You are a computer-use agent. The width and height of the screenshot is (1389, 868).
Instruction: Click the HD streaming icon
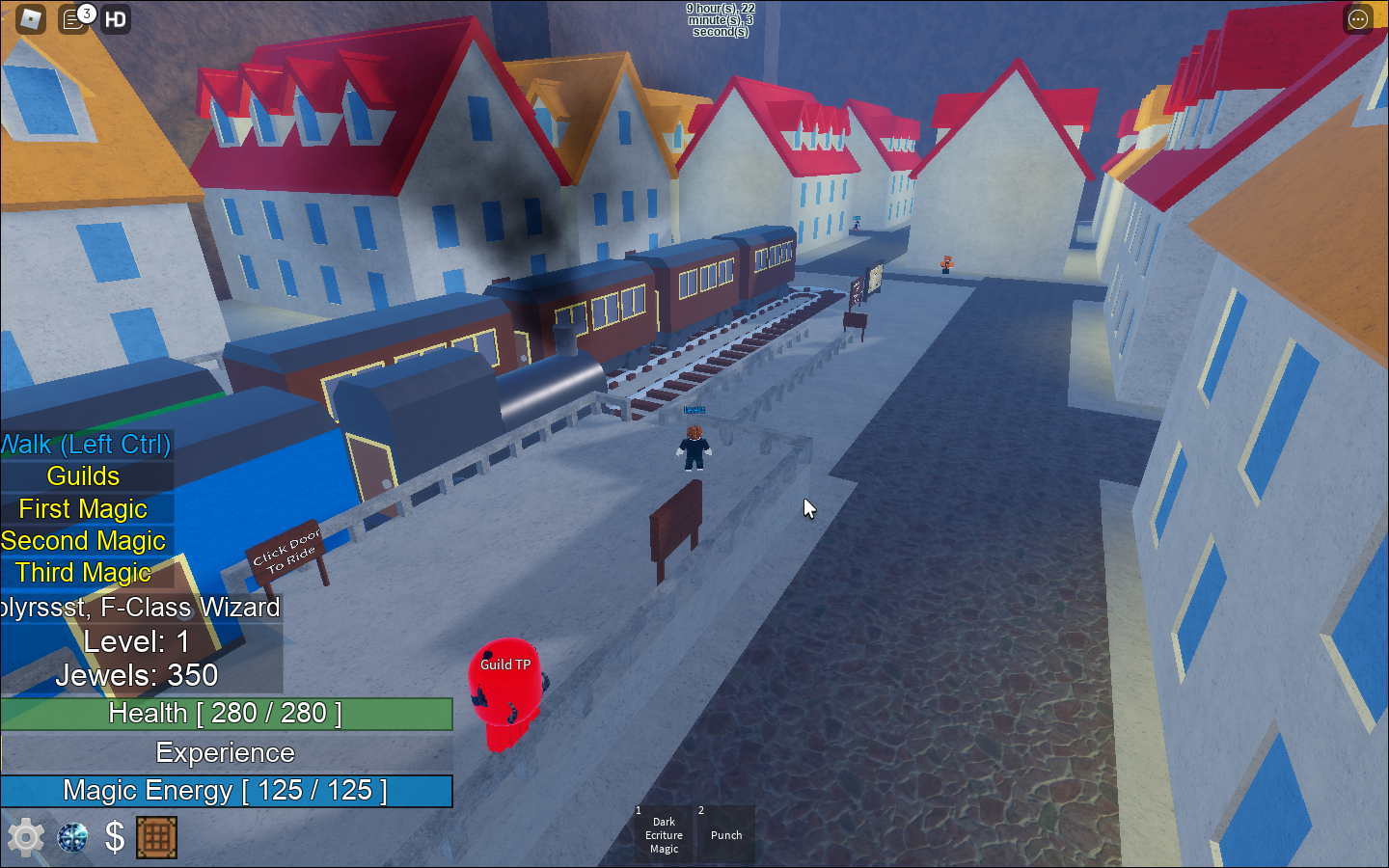115,17
